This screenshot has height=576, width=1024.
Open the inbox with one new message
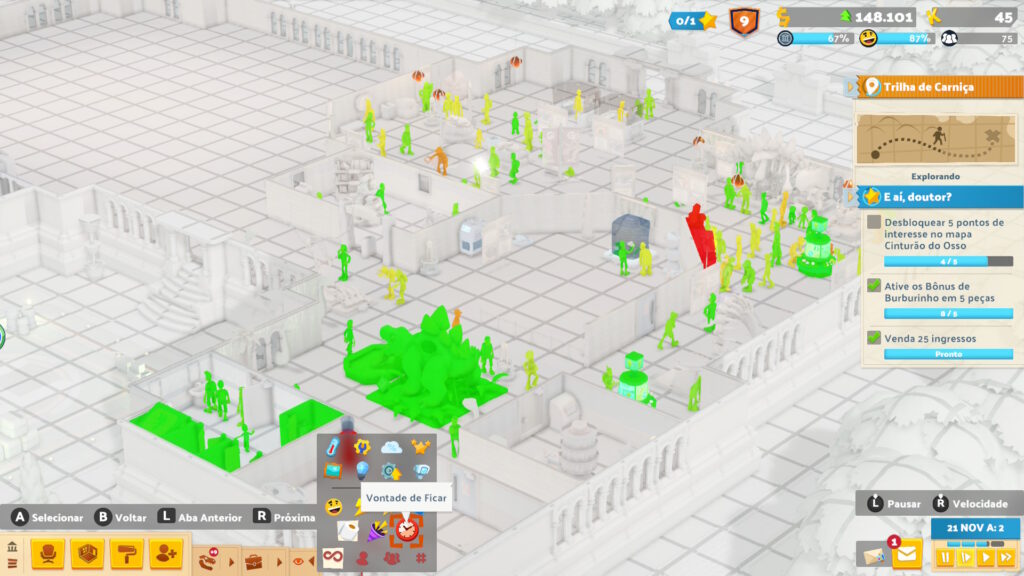(x=907, y=554)
